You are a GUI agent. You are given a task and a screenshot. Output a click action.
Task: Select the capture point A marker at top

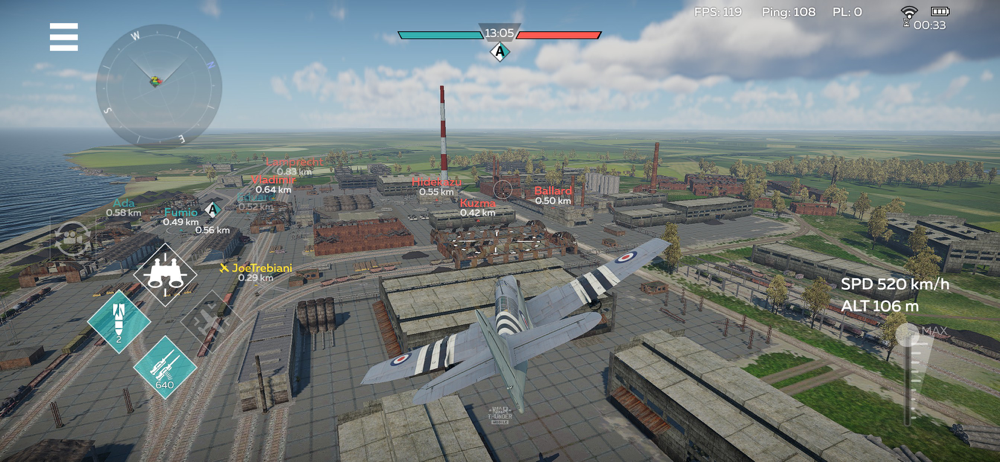click(500, 51)
